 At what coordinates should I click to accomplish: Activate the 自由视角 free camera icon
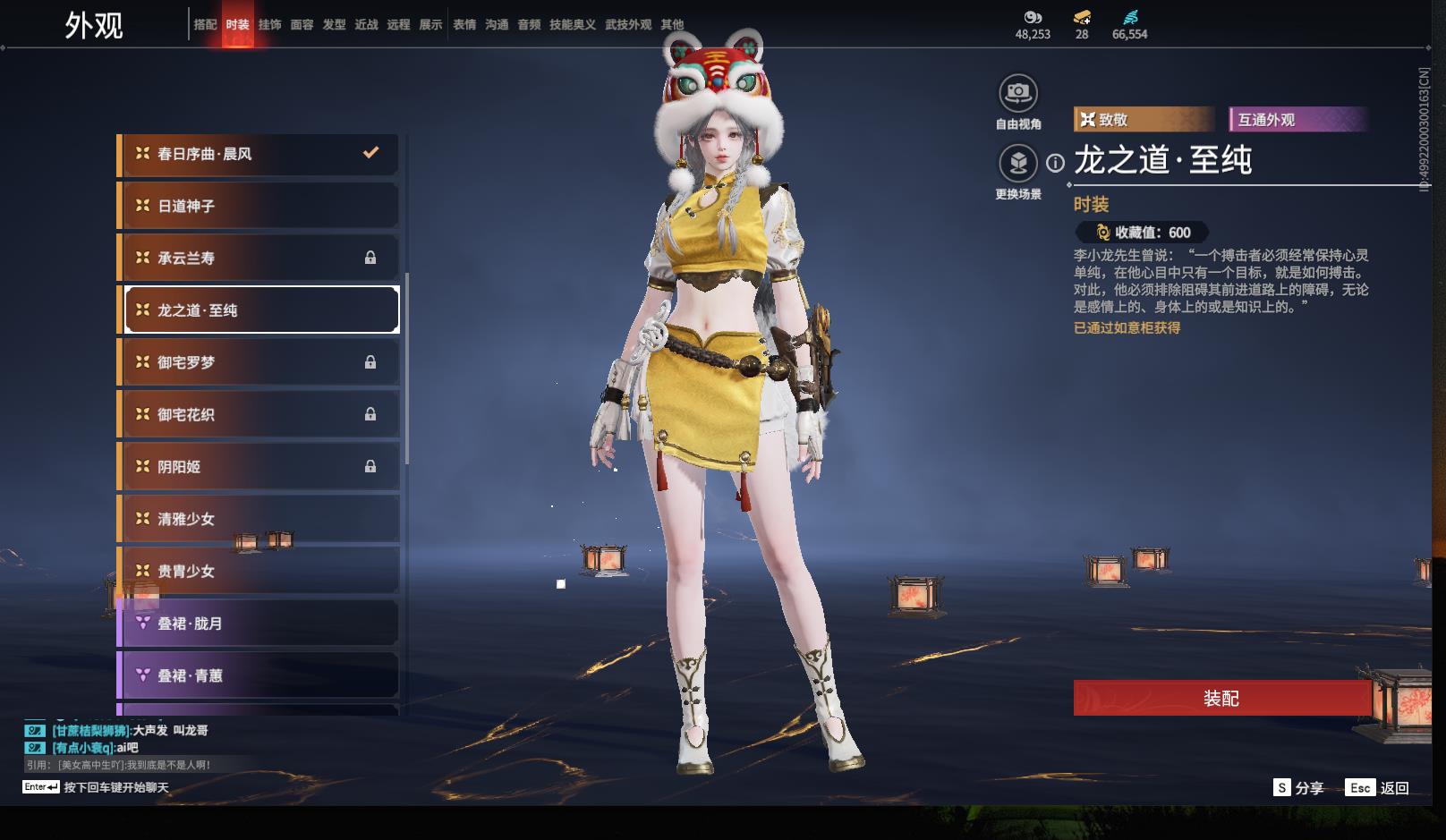(x=1017, y=93)
